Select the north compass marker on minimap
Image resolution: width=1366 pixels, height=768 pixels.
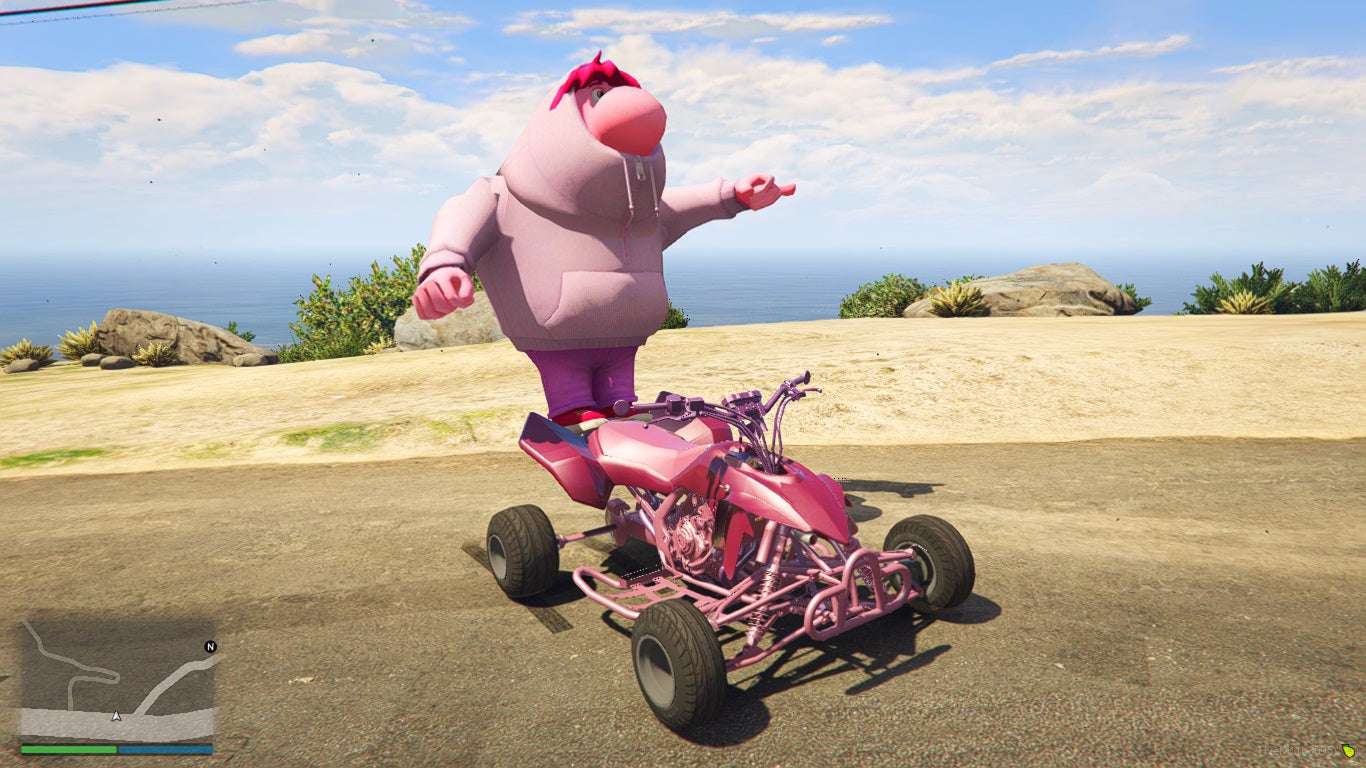point(210,647)
